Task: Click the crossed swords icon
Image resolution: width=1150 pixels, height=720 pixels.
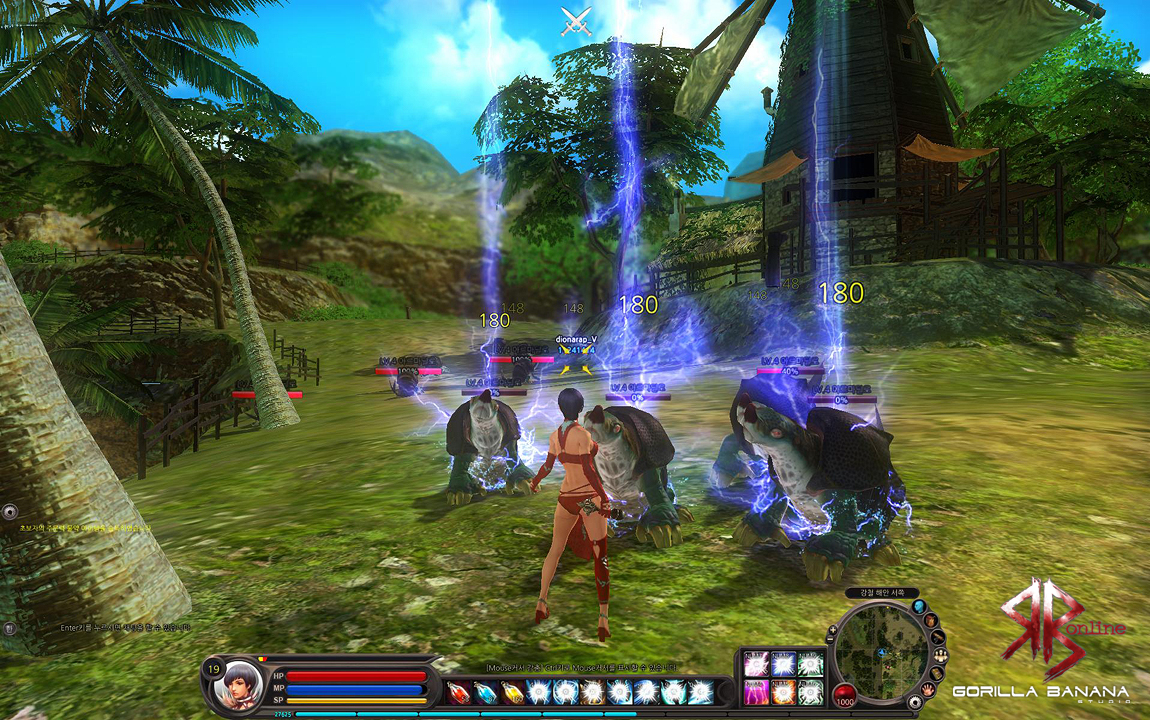Action: [x=575, y=19]
